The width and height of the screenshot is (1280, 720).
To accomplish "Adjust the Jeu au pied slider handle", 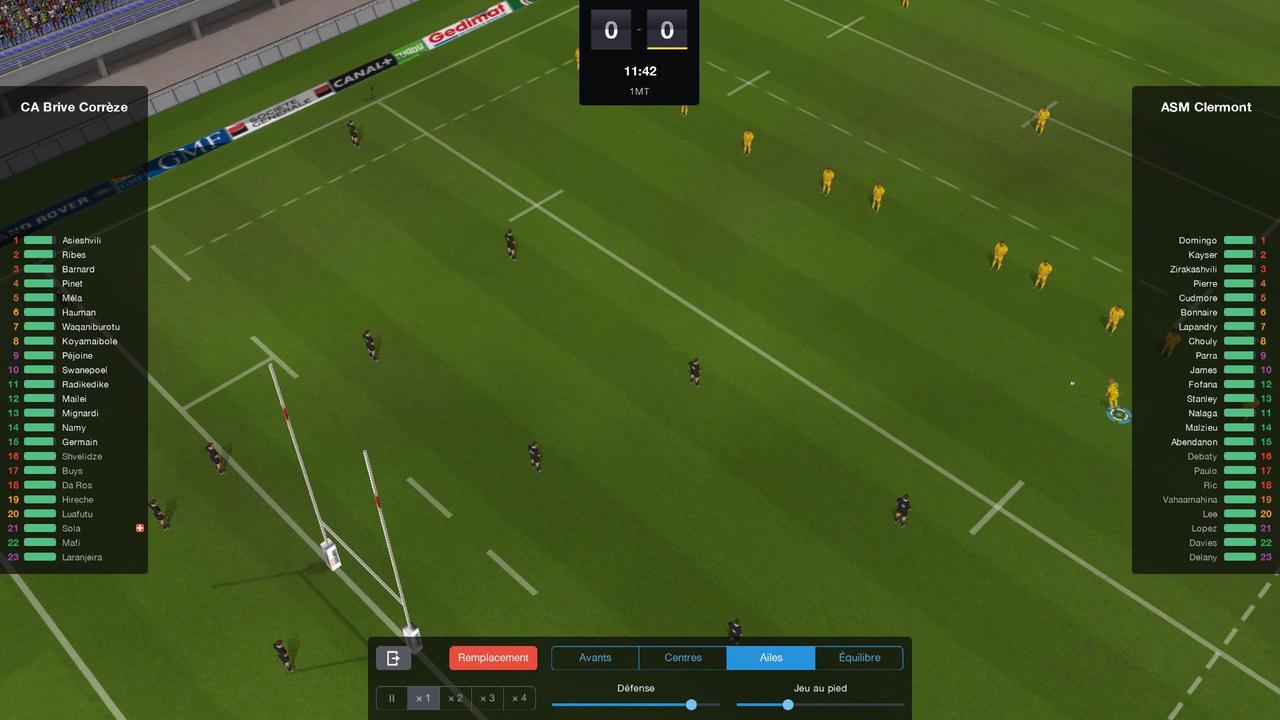I will tap(788, 705).
